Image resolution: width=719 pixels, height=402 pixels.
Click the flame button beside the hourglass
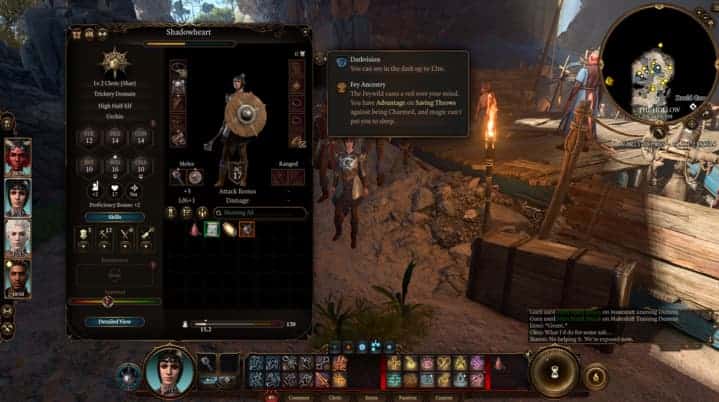coord(596,376)
